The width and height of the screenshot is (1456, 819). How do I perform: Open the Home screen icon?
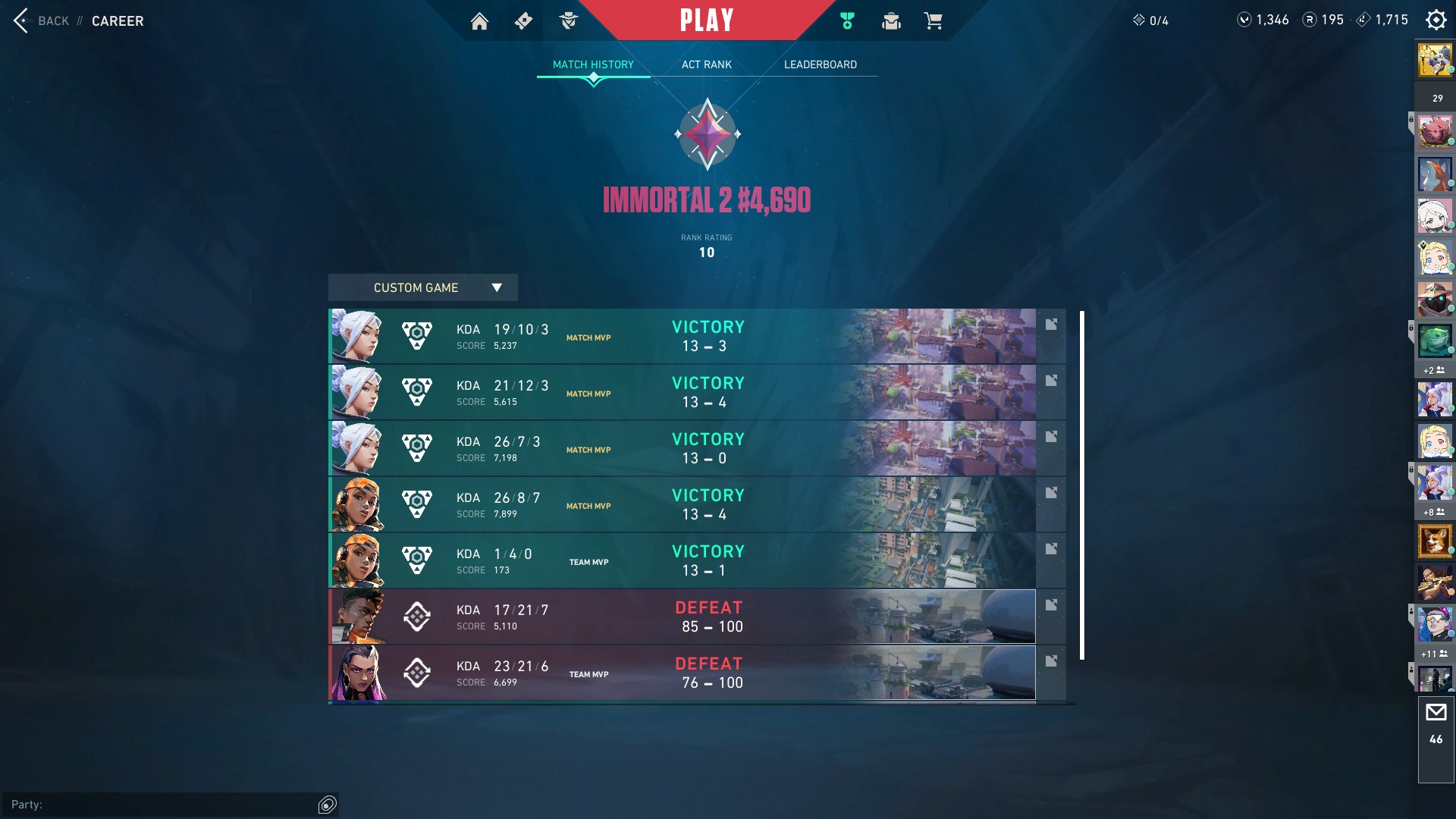479,21
